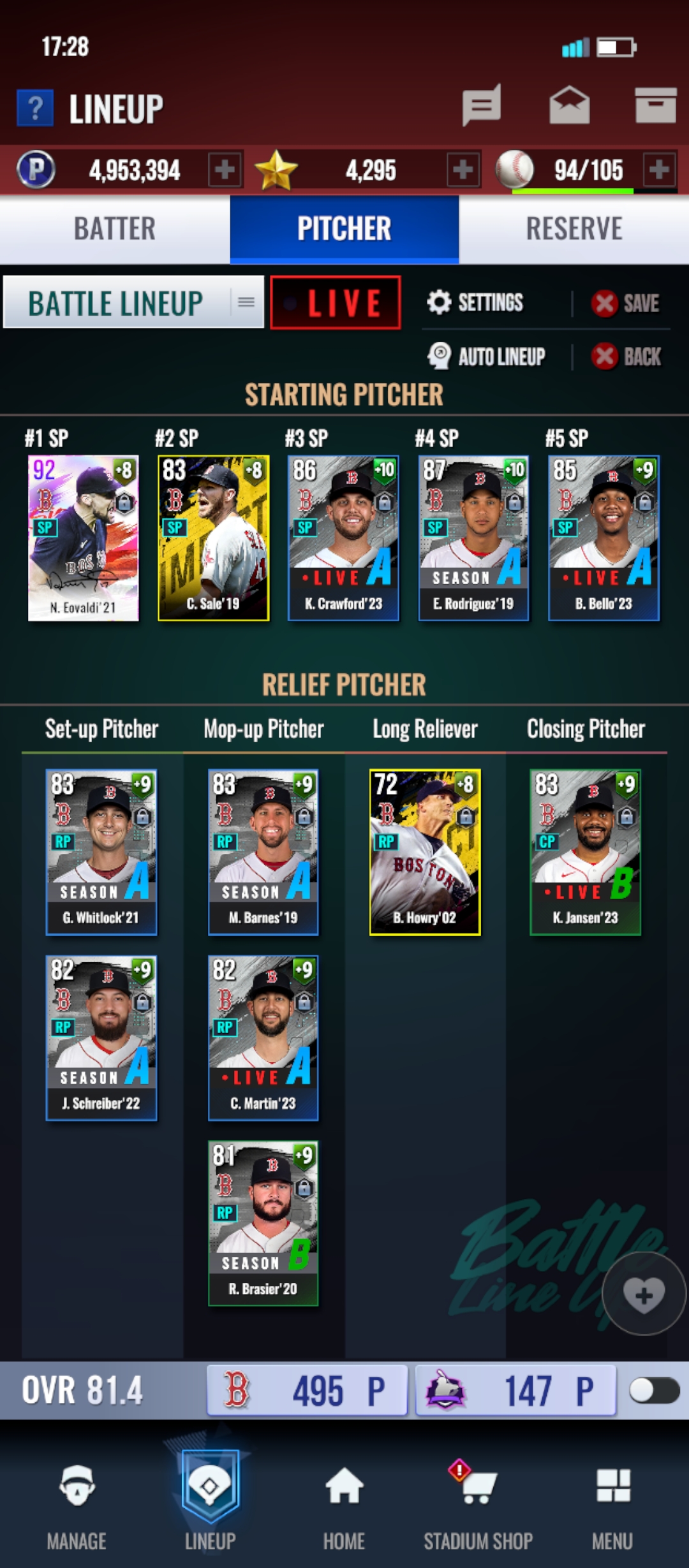Image resolution: width=689 pixels, height=1568 pixels.
Task: Select the LIVE lineup button
Action: 336,303
